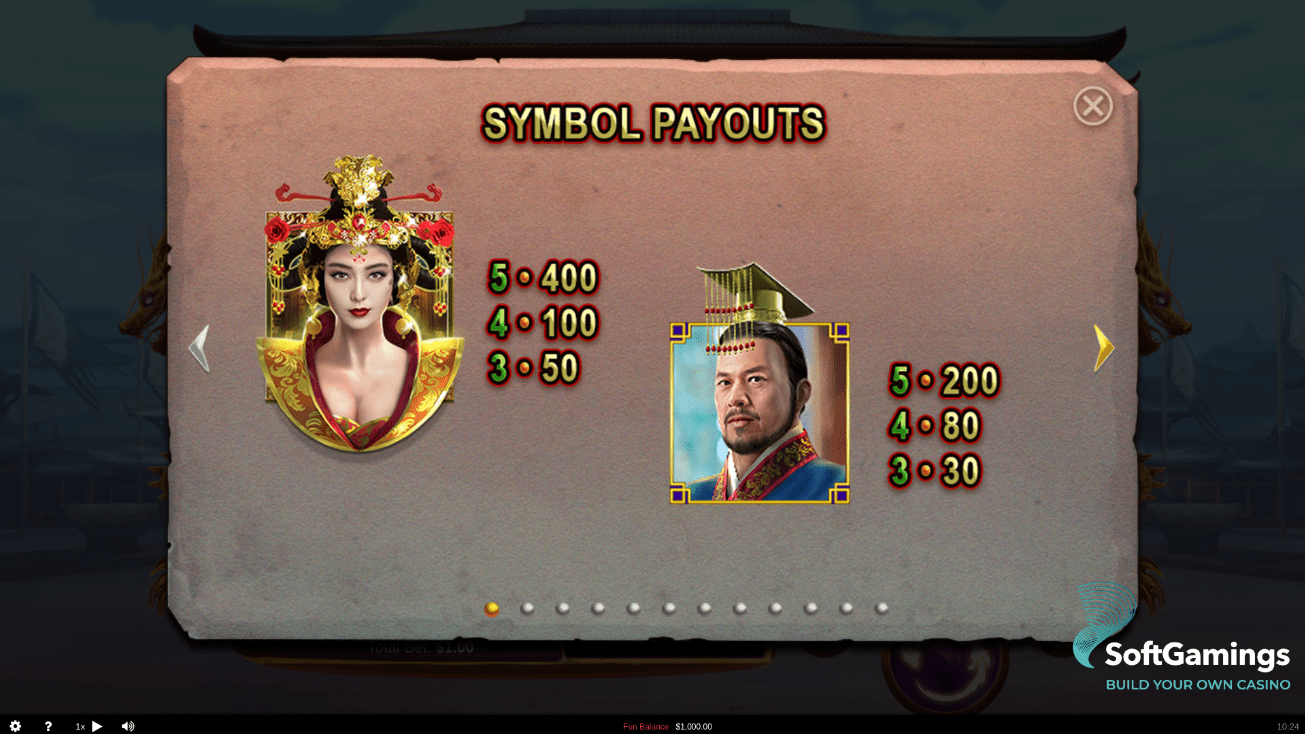
Task: Toggle the 1x spin speed setting
Action: [79, 726]
